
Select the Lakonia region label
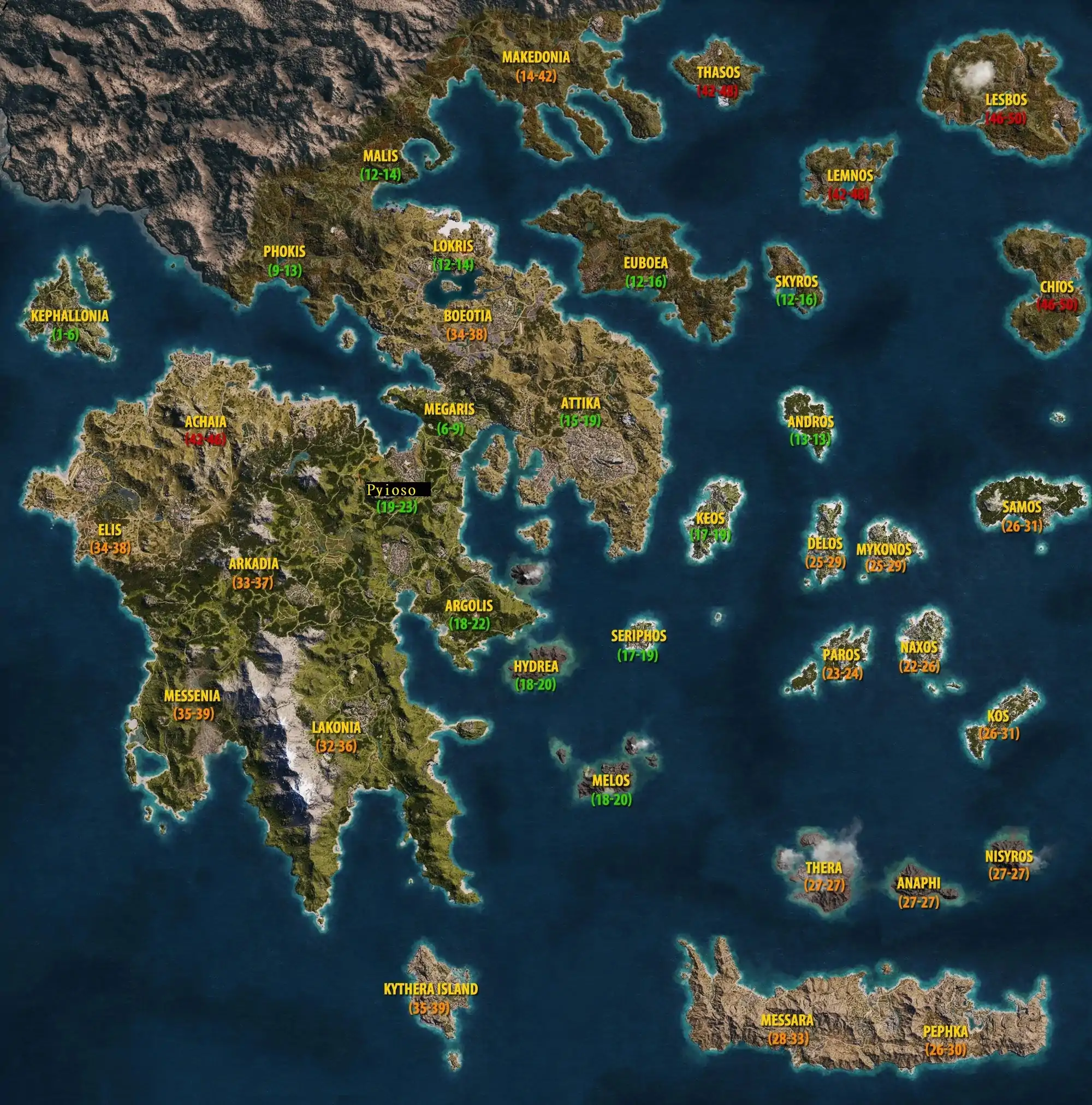336,728
